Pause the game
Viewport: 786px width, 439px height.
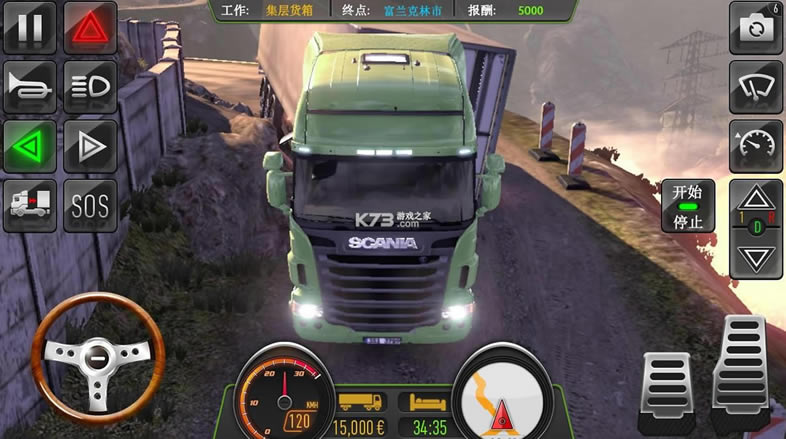(30, 27)
